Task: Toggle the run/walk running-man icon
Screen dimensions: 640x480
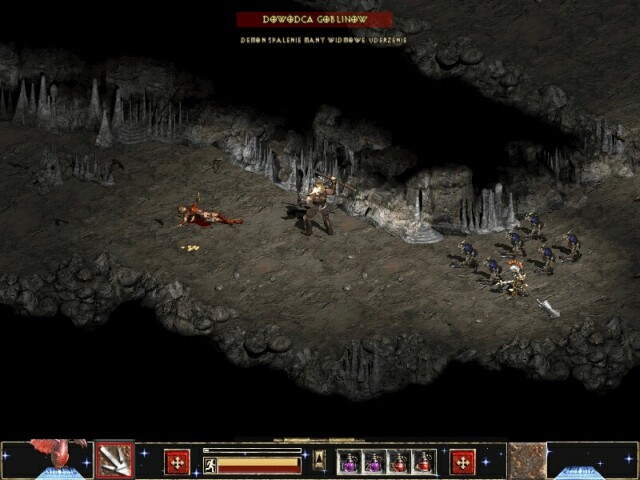Action: pyautogui.click(x=211, y=465)
